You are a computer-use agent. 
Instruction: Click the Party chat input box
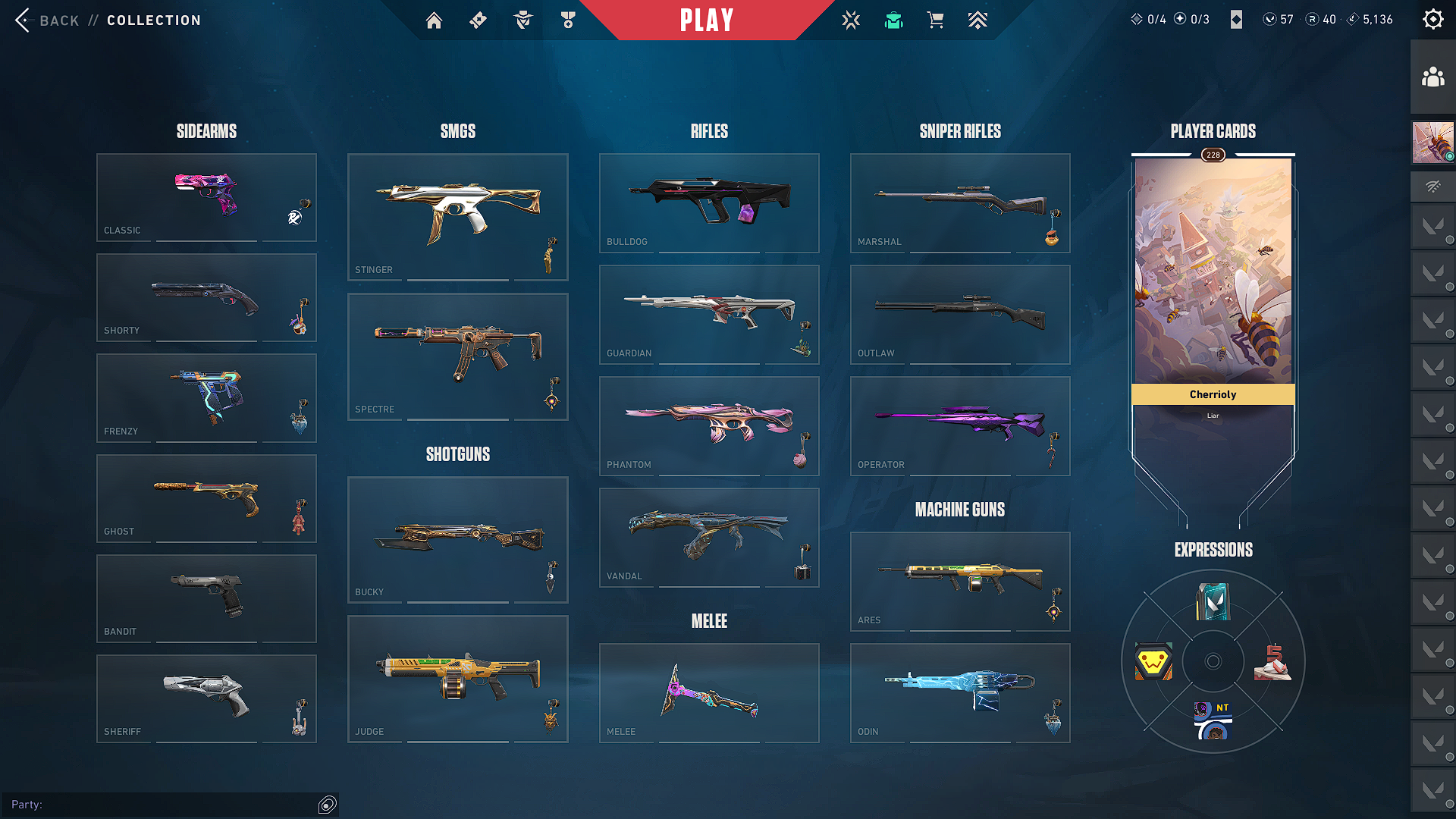pyautogui.click(x=174, y=805)
